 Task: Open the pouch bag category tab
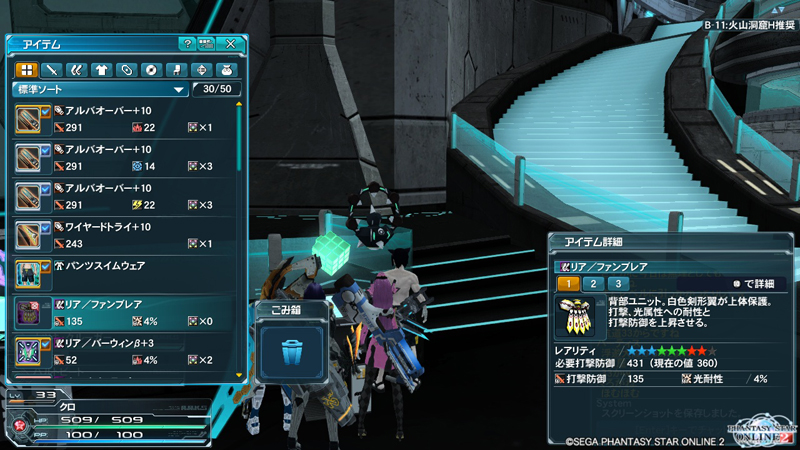226,70
